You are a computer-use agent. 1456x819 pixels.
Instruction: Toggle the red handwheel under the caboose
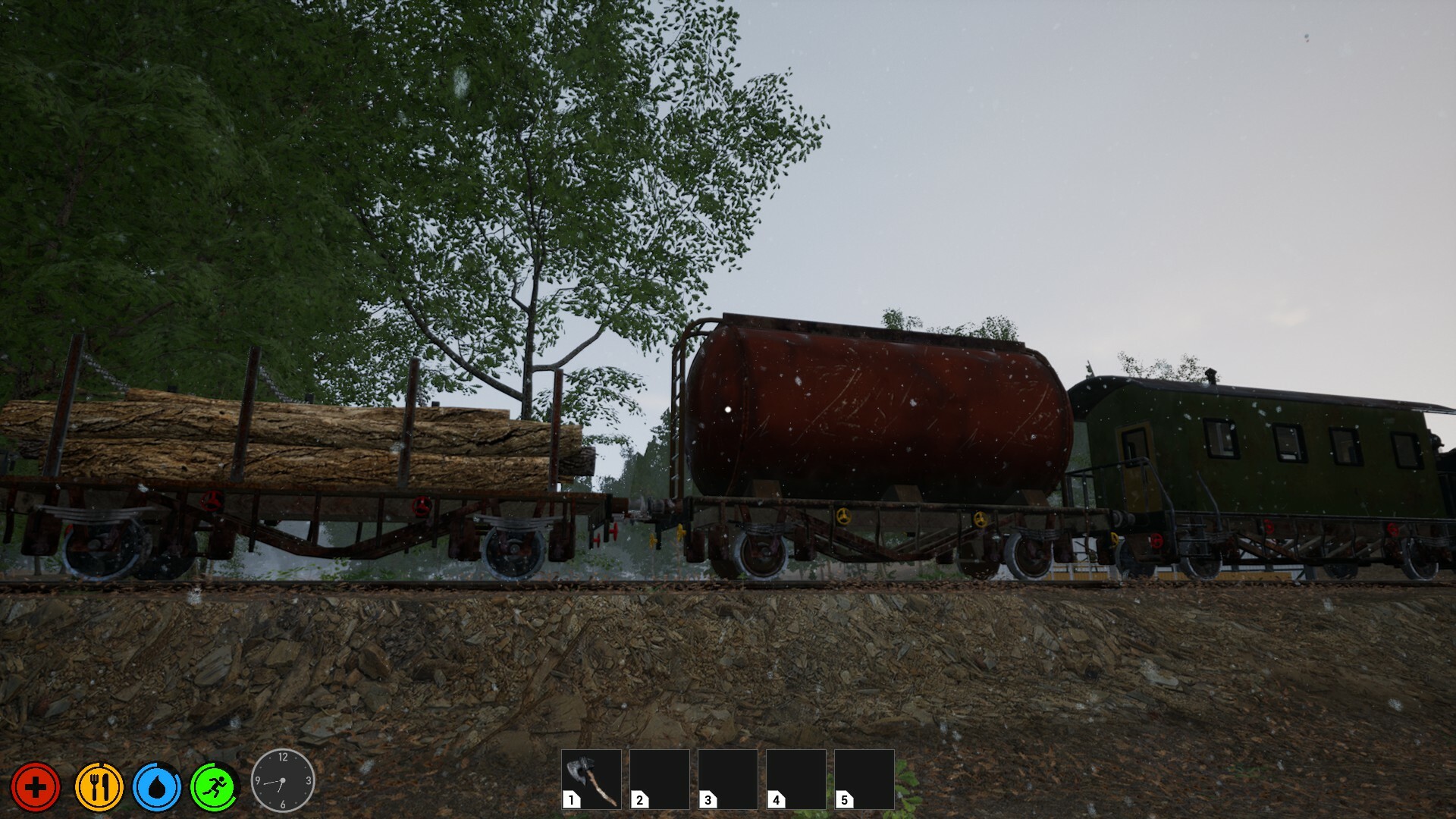[x=1156, y=540]
